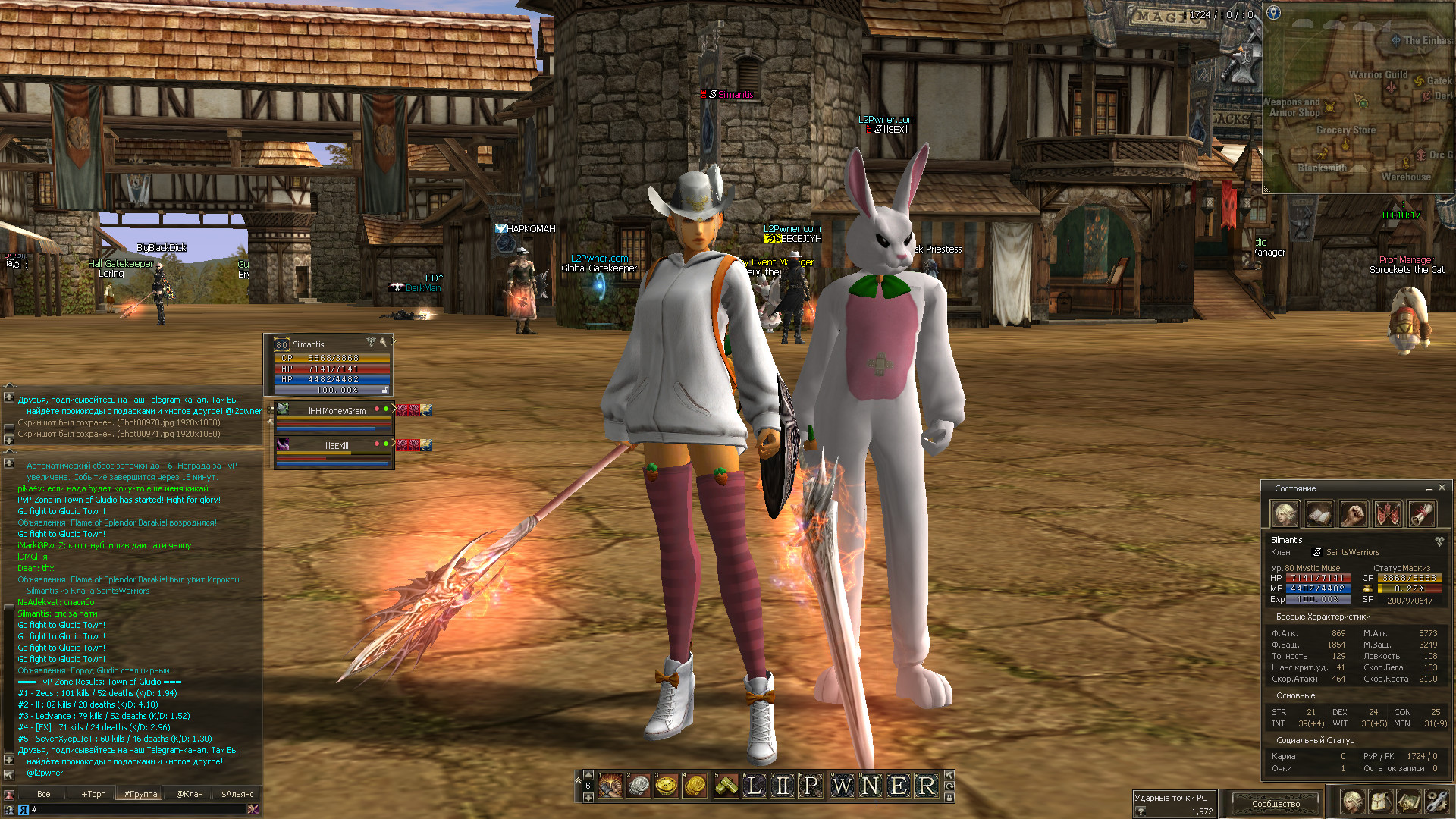Viewport: 1456px width, 819px height.
Task: Use the fist skill in hotbar slot 1
Action: coord(610,786)
